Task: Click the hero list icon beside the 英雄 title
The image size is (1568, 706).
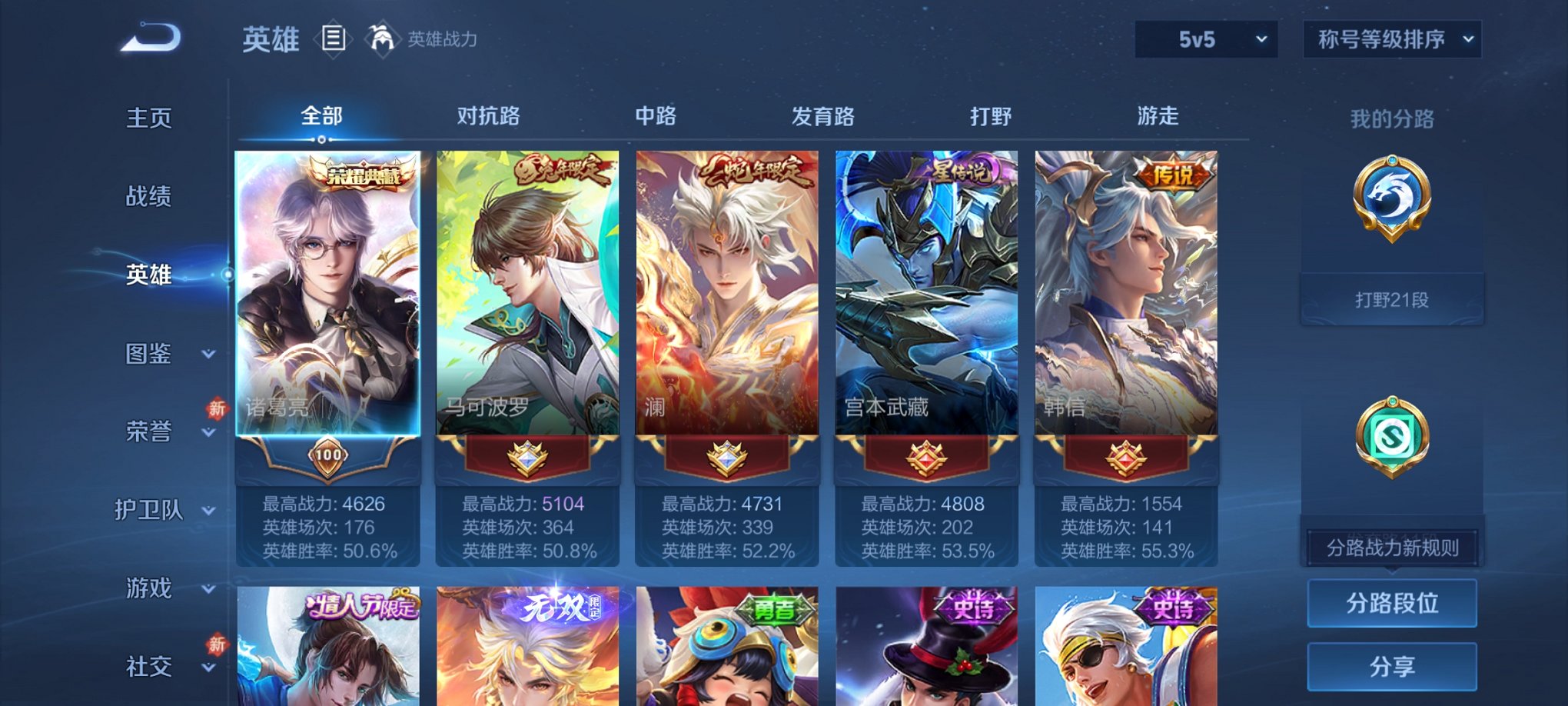Action: (335, 39)
